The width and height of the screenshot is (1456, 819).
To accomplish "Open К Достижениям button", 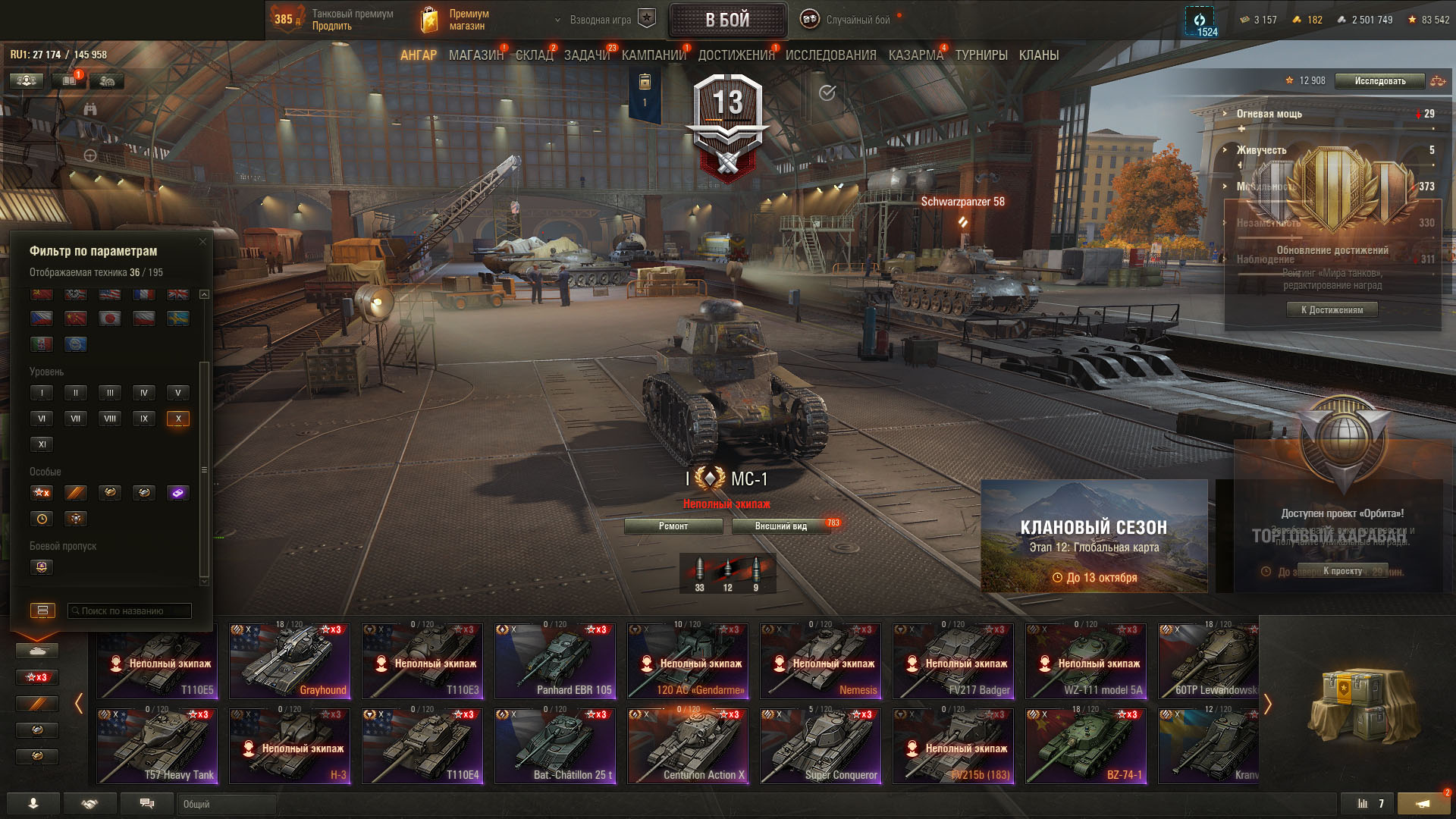I will 1332,310.
